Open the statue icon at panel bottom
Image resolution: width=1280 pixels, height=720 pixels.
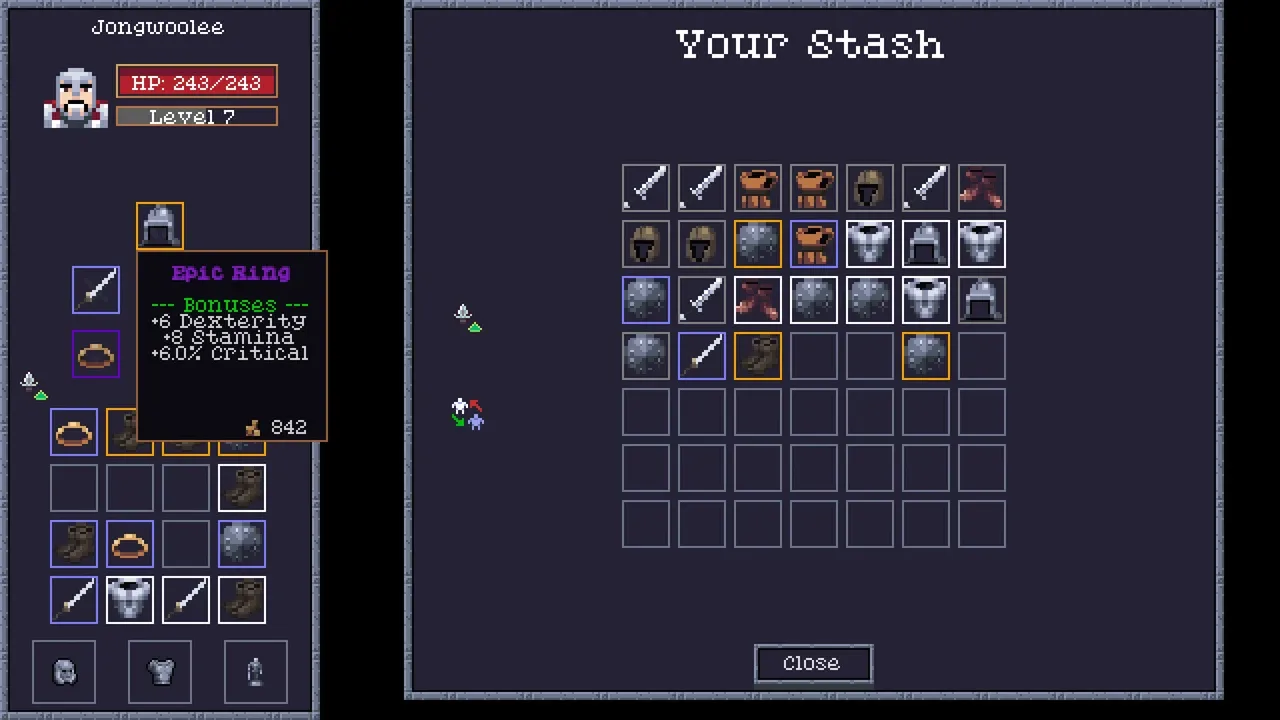click(x=256, y=671)
